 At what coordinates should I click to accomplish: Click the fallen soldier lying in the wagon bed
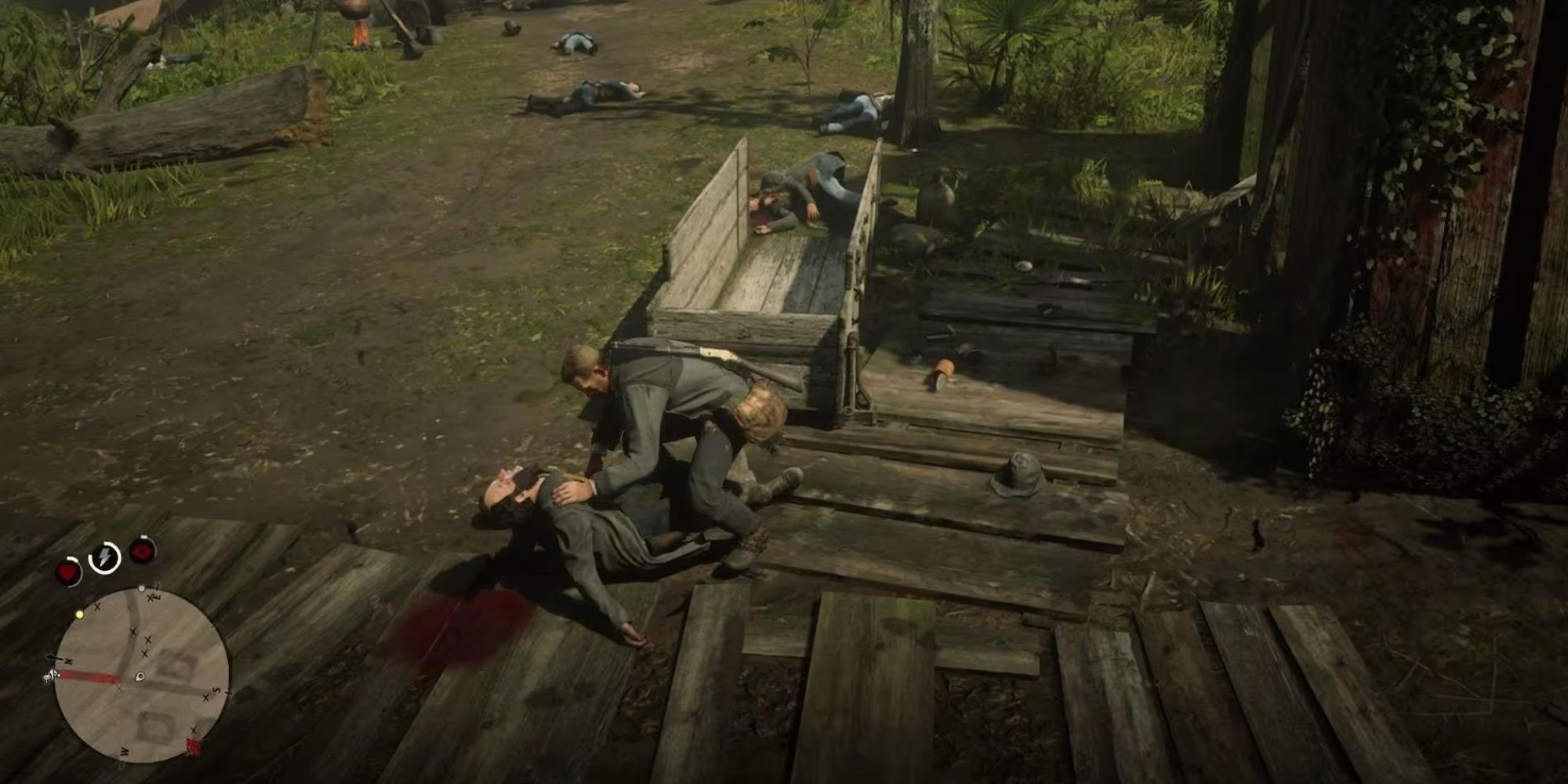800,188
